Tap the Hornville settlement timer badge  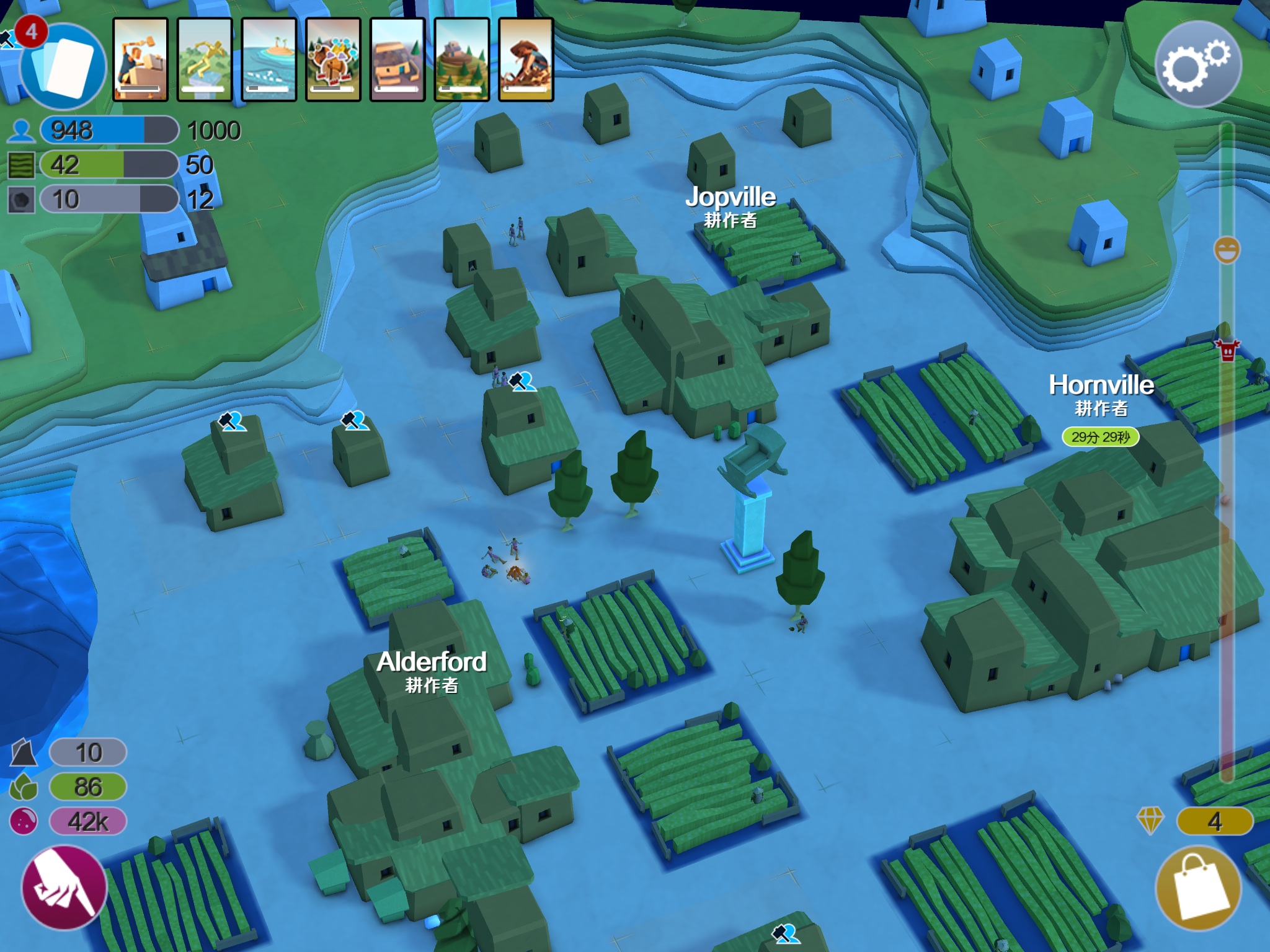(x=1101, y=437)
